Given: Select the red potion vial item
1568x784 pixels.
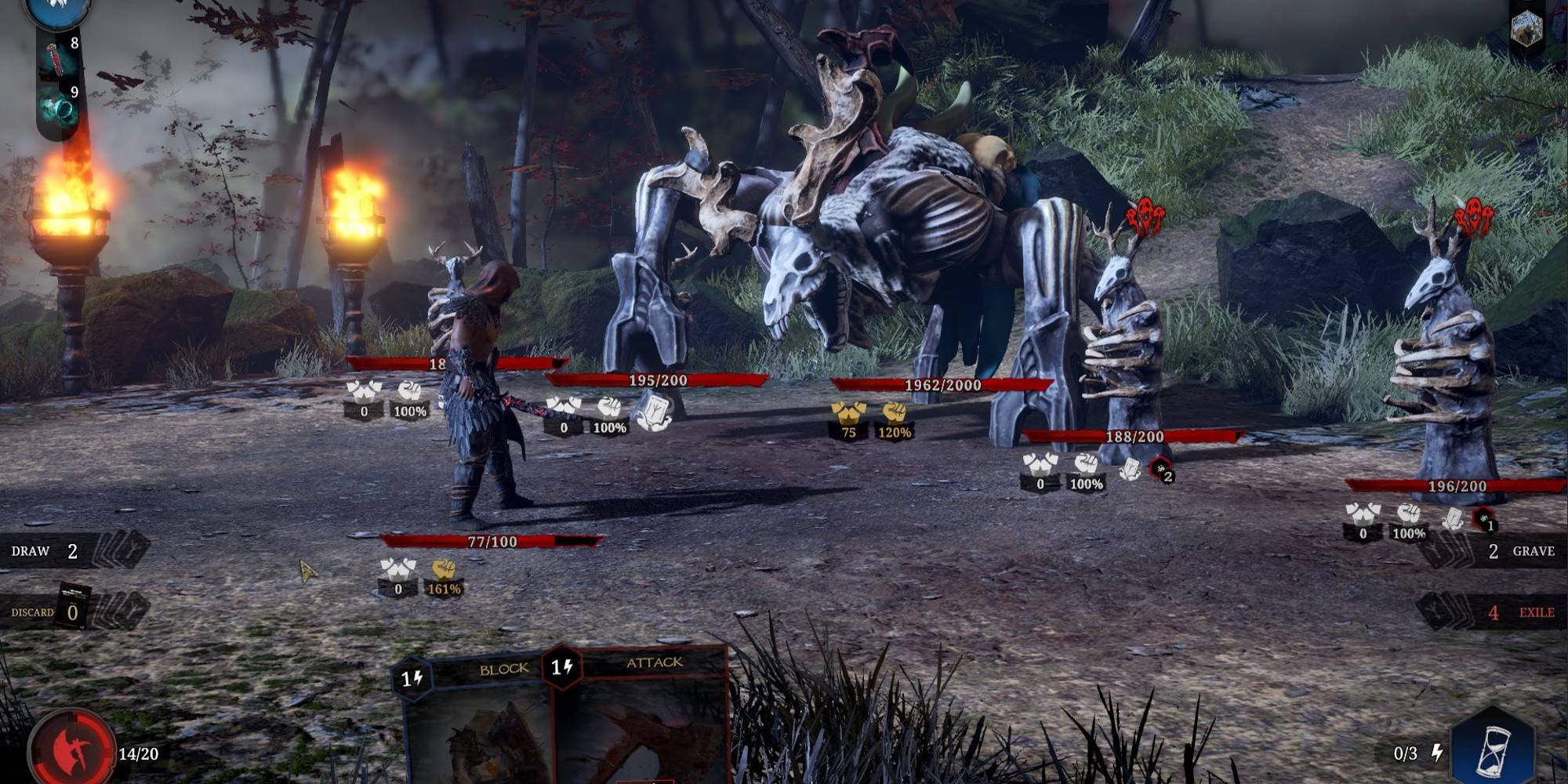Looking at the screenshot, I should point(57,60).
